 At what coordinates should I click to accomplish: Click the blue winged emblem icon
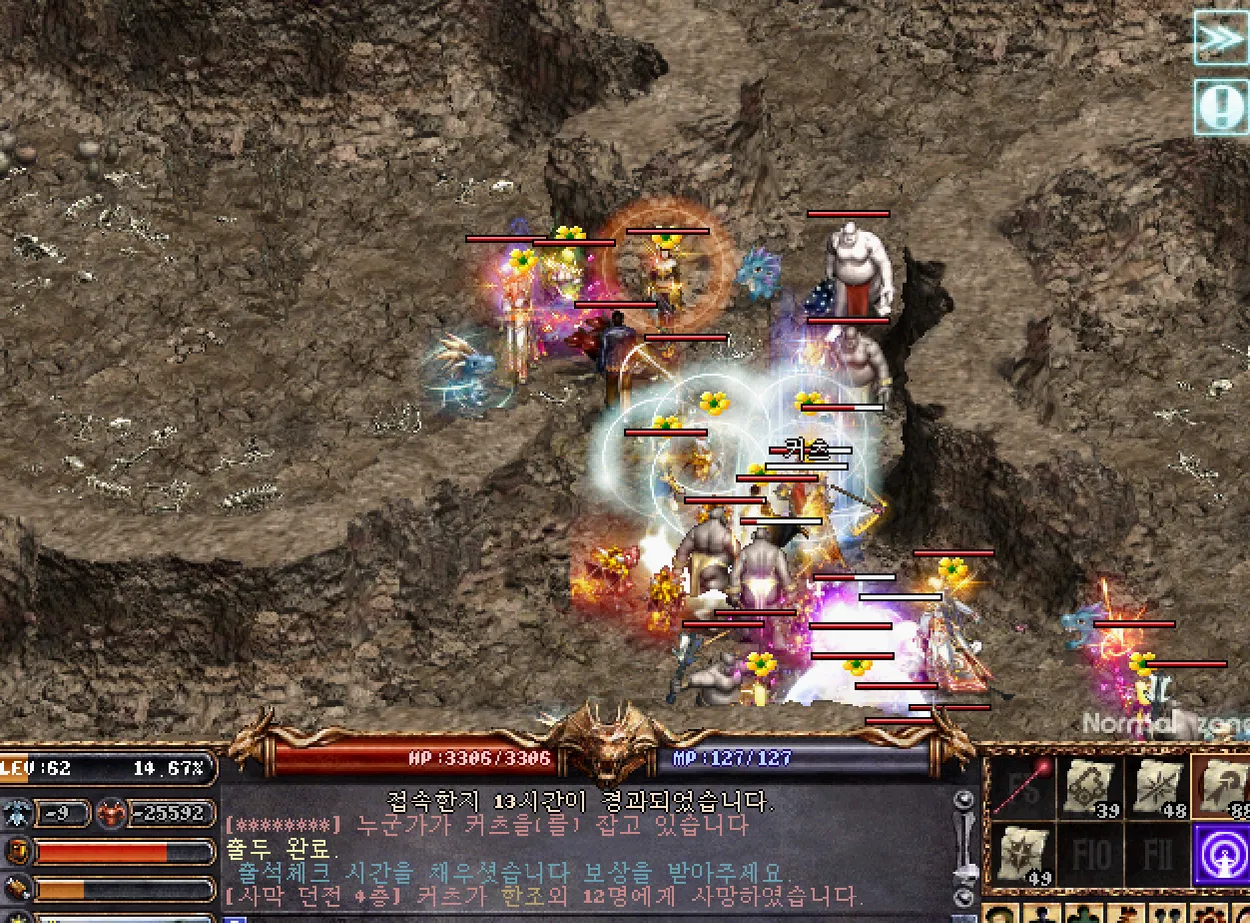17,812
